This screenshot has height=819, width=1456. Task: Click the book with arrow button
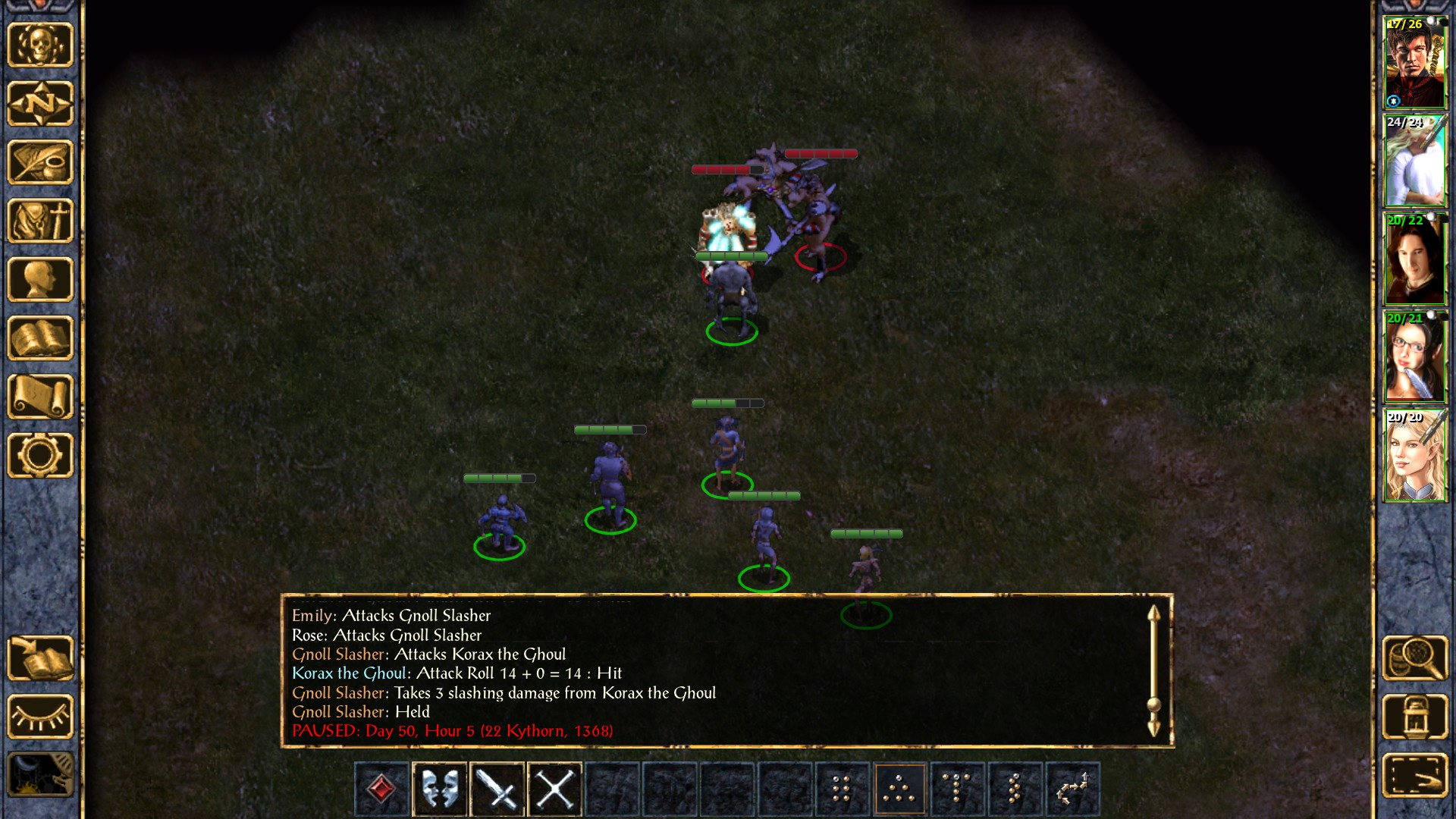click(x=40, y=658)
